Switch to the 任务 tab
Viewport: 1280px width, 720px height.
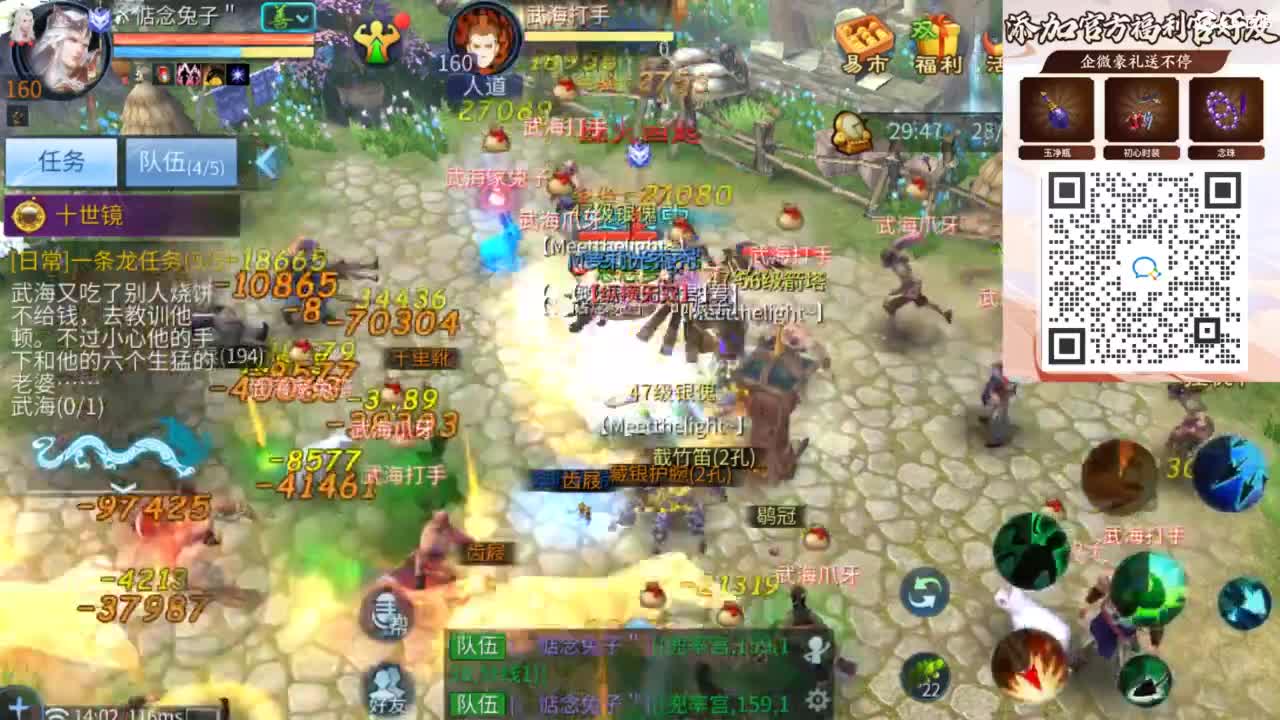click(x=60, y=158)
